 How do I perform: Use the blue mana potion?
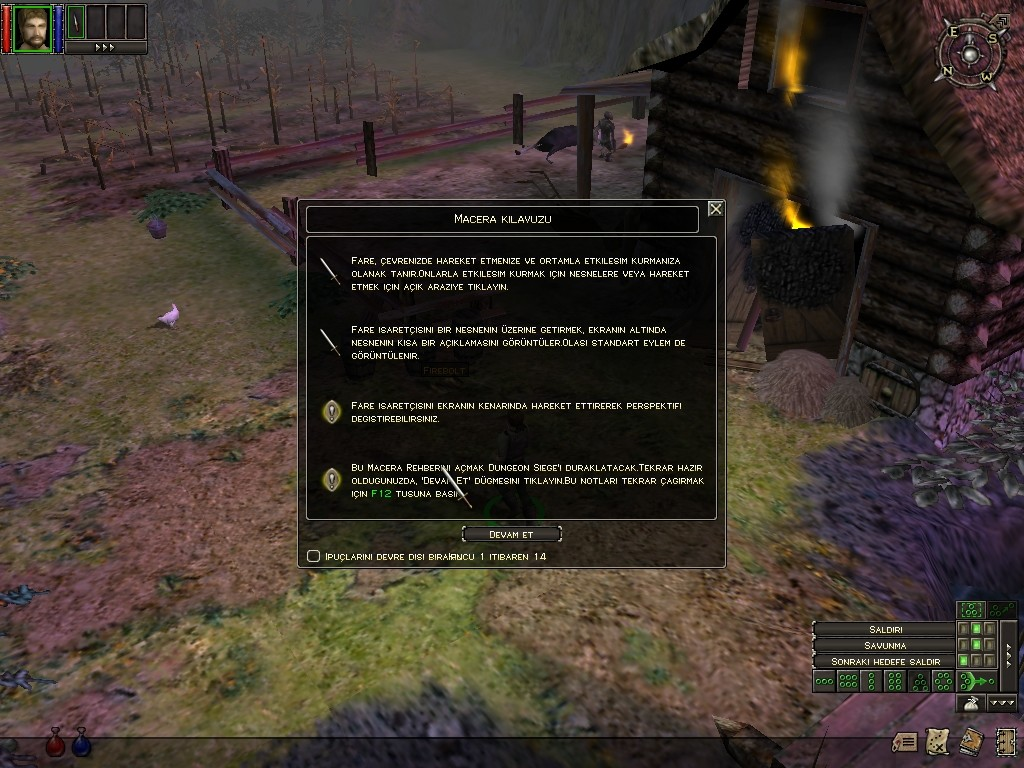click(81, 742)
